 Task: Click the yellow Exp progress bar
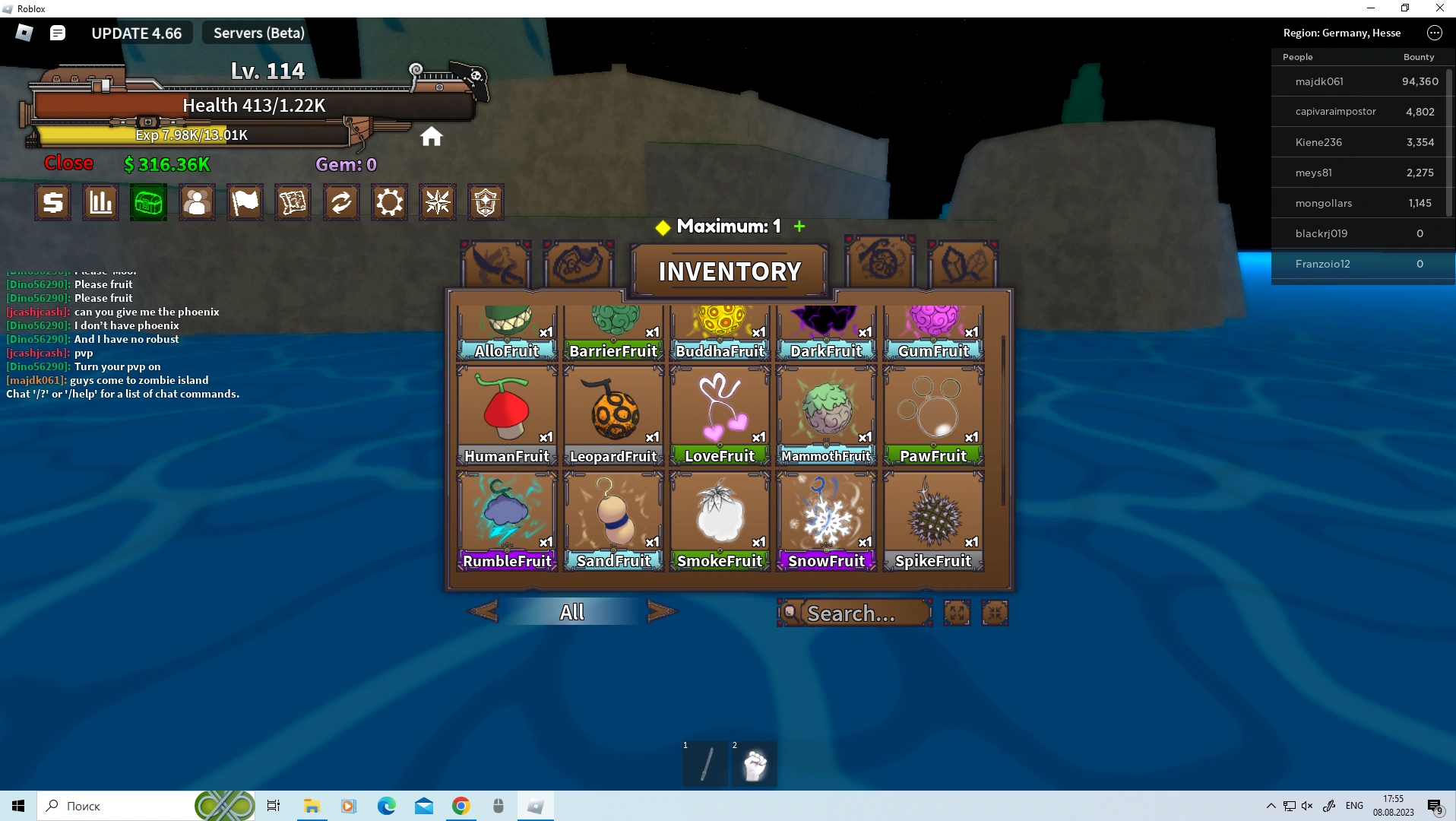tap(192, 134)
